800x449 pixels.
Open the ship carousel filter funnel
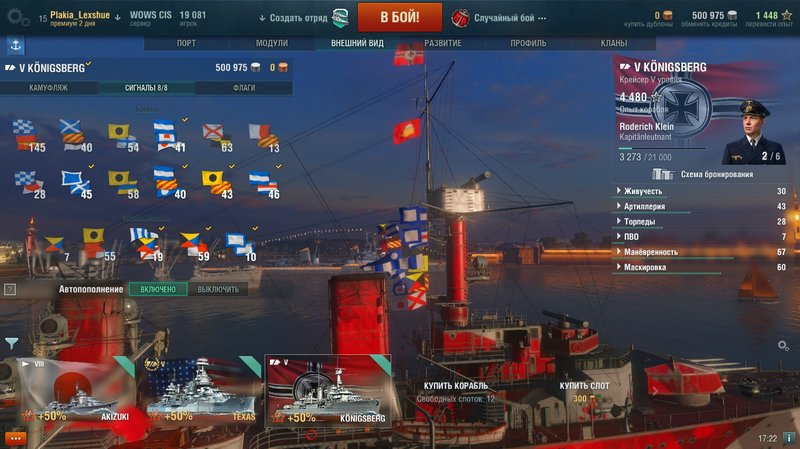[11, 342]
